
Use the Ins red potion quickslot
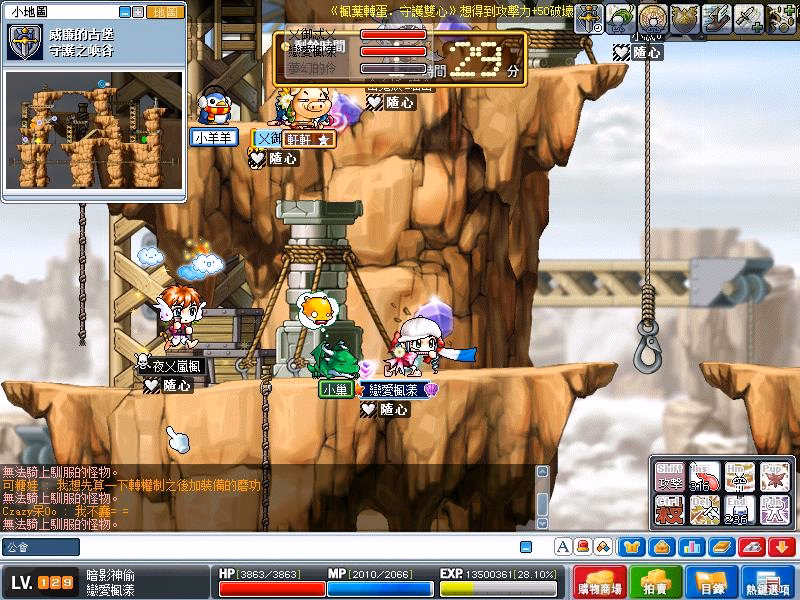pos(706,477)
